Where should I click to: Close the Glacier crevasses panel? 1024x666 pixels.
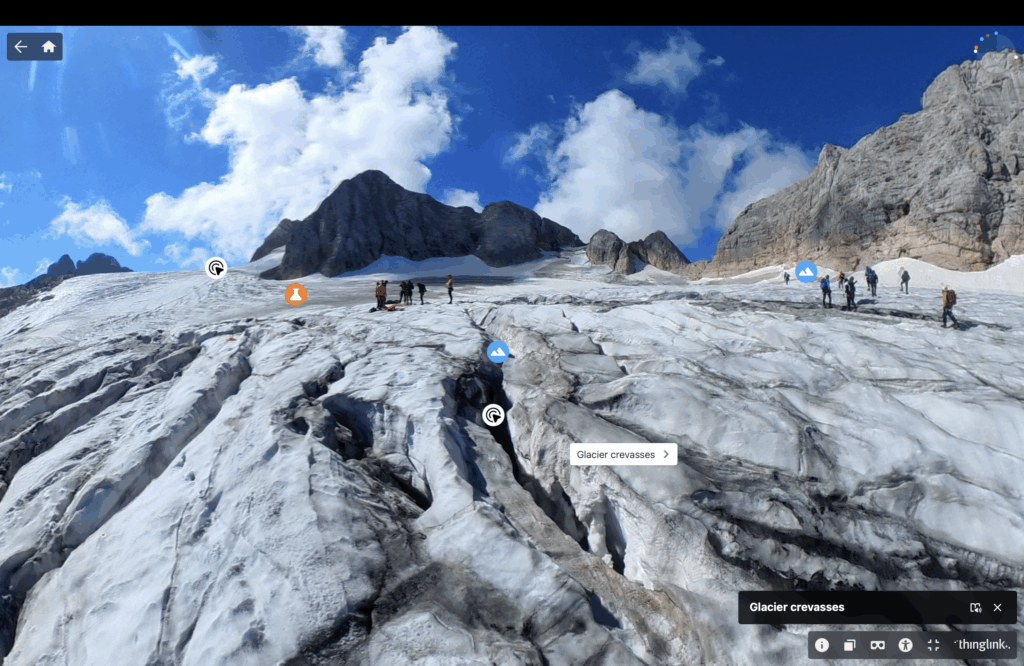(x=997, y=607)
